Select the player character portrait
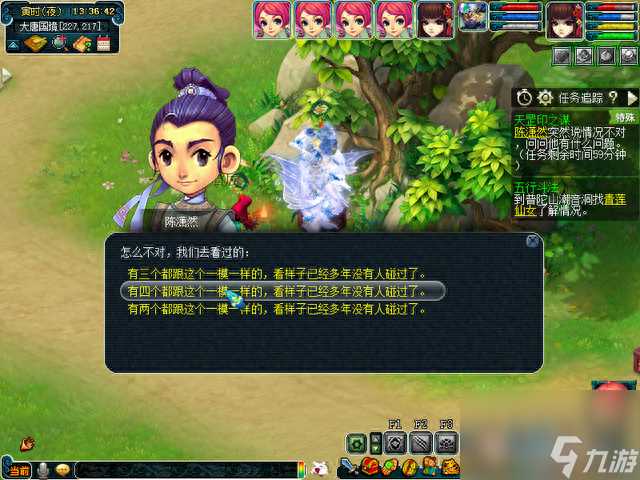Screen dimensions: 640x480 pos(564,18)
